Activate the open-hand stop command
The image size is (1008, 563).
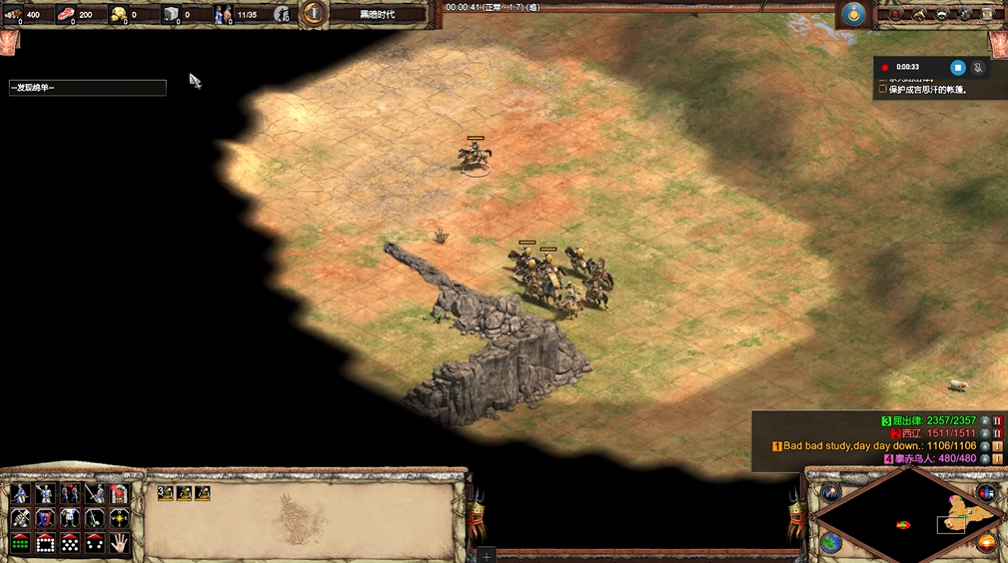(x=119, y=543)
